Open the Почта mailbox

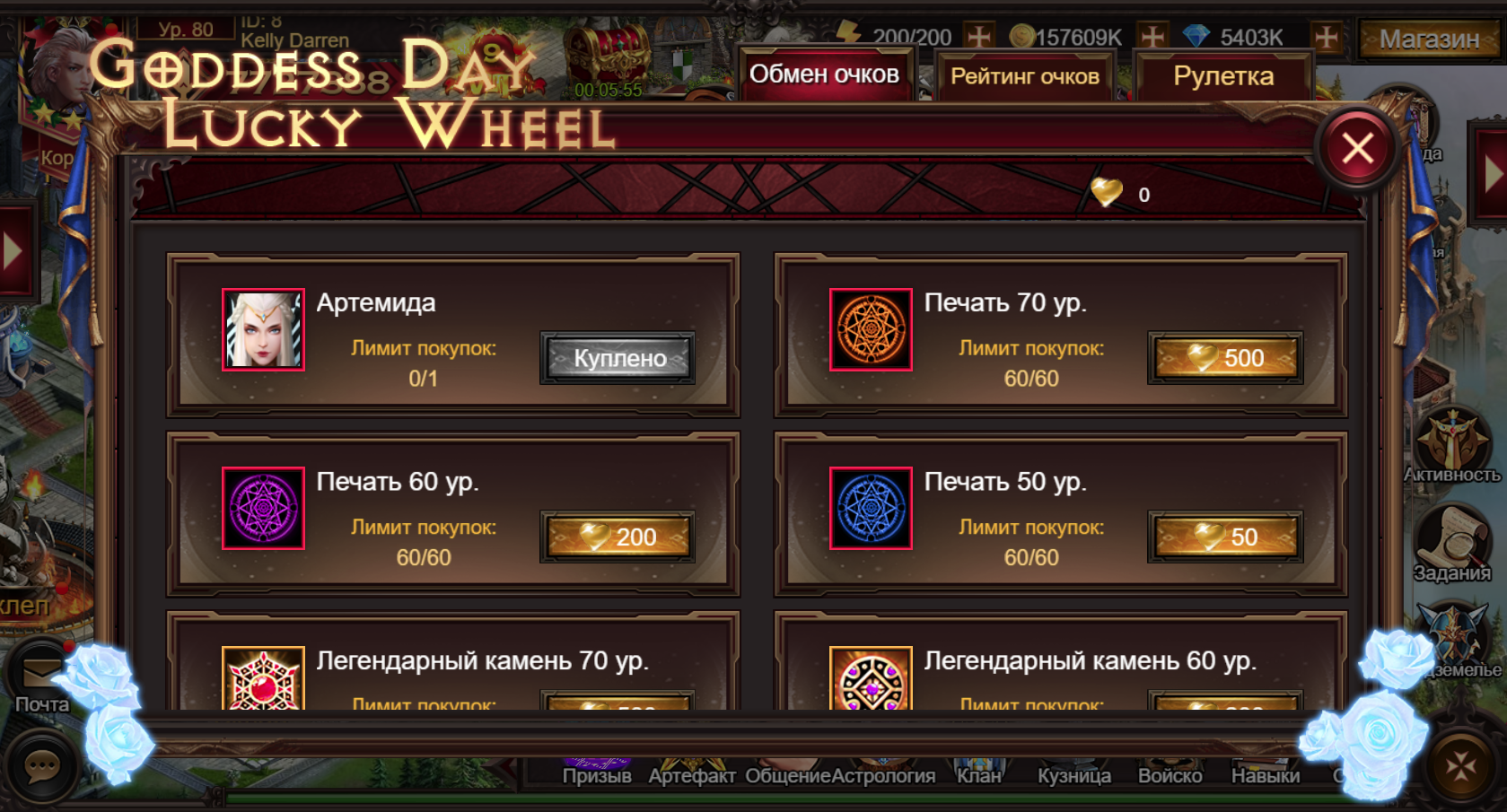point(41,682)
